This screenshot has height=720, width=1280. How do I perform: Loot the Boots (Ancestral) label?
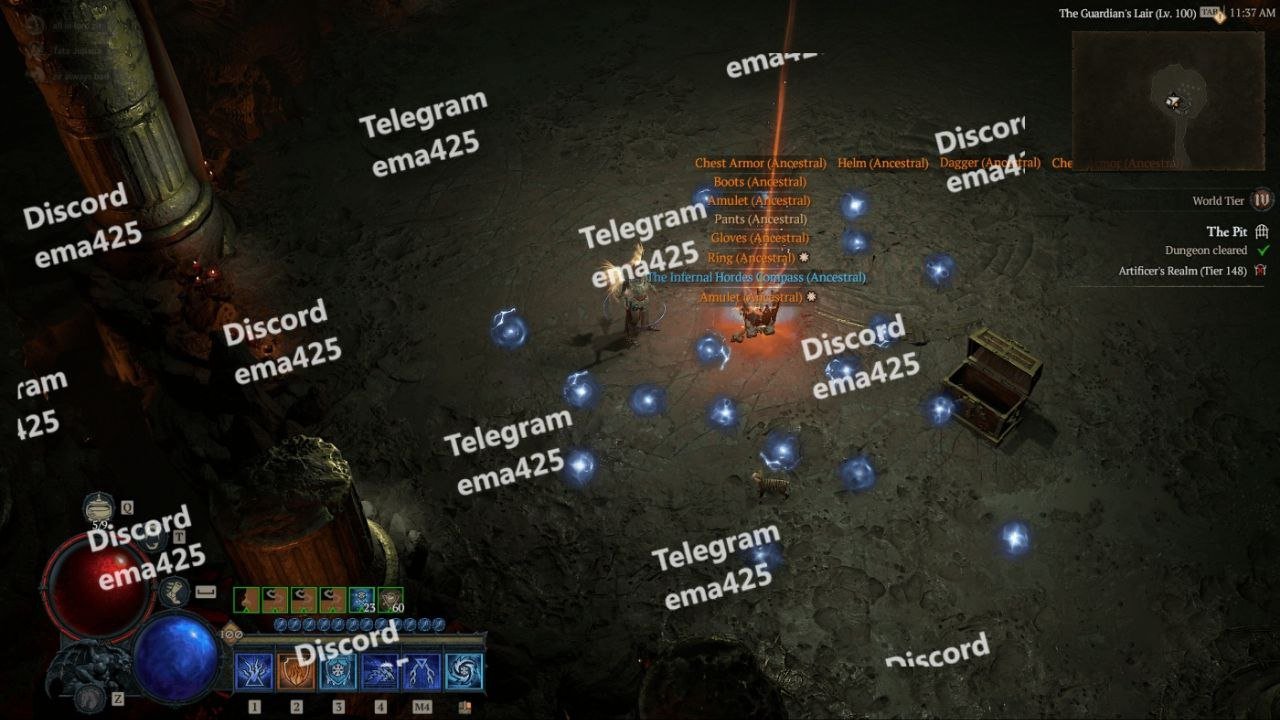[x=760, y=182]
